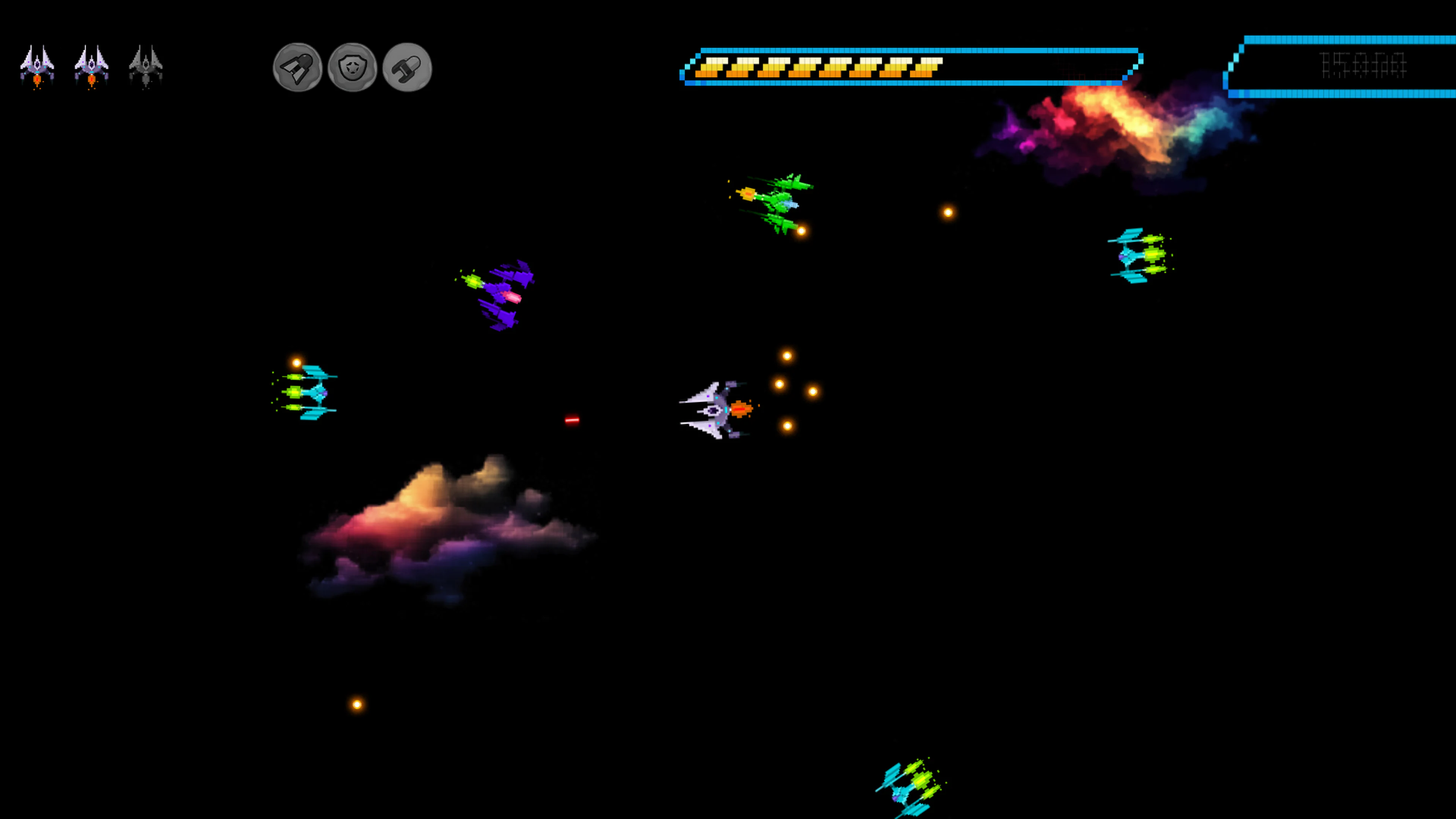Toggle the shield badge between the power-ups

pos(351,68)
